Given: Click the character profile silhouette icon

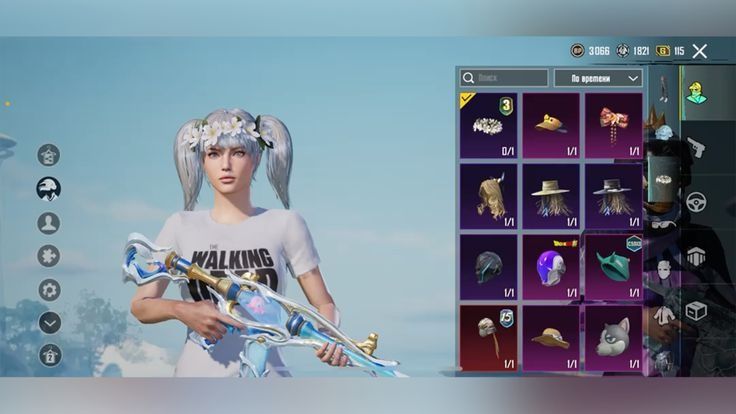Looking at the screenshot, I should [x=48, y=222].
